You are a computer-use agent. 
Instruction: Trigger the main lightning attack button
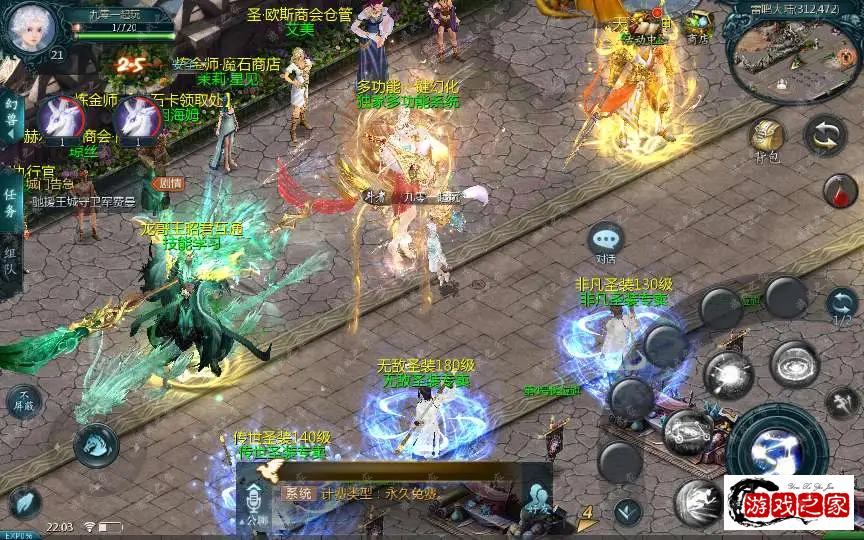776,449
